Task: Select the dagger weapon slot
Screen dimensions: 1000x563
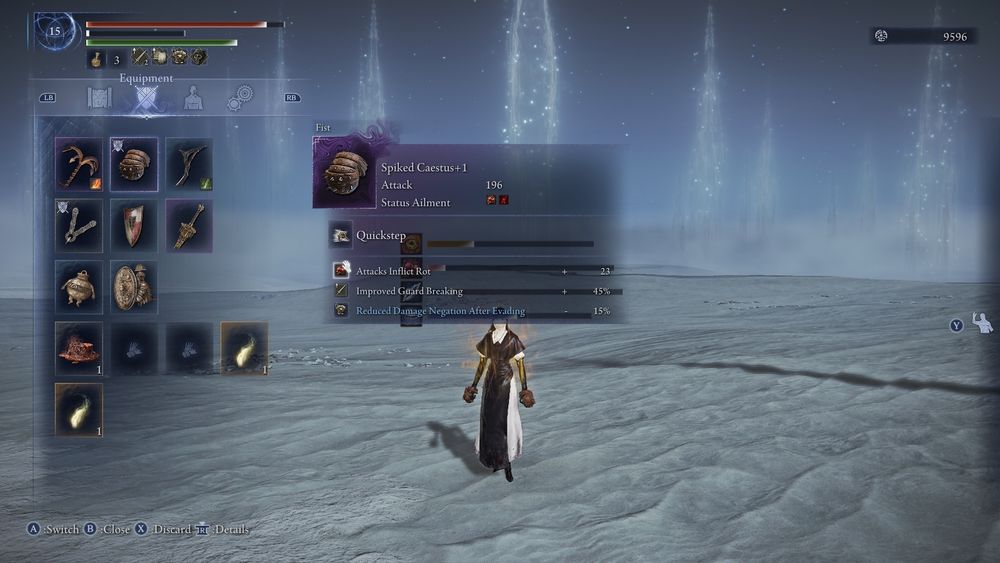Action: coord(188,224)
